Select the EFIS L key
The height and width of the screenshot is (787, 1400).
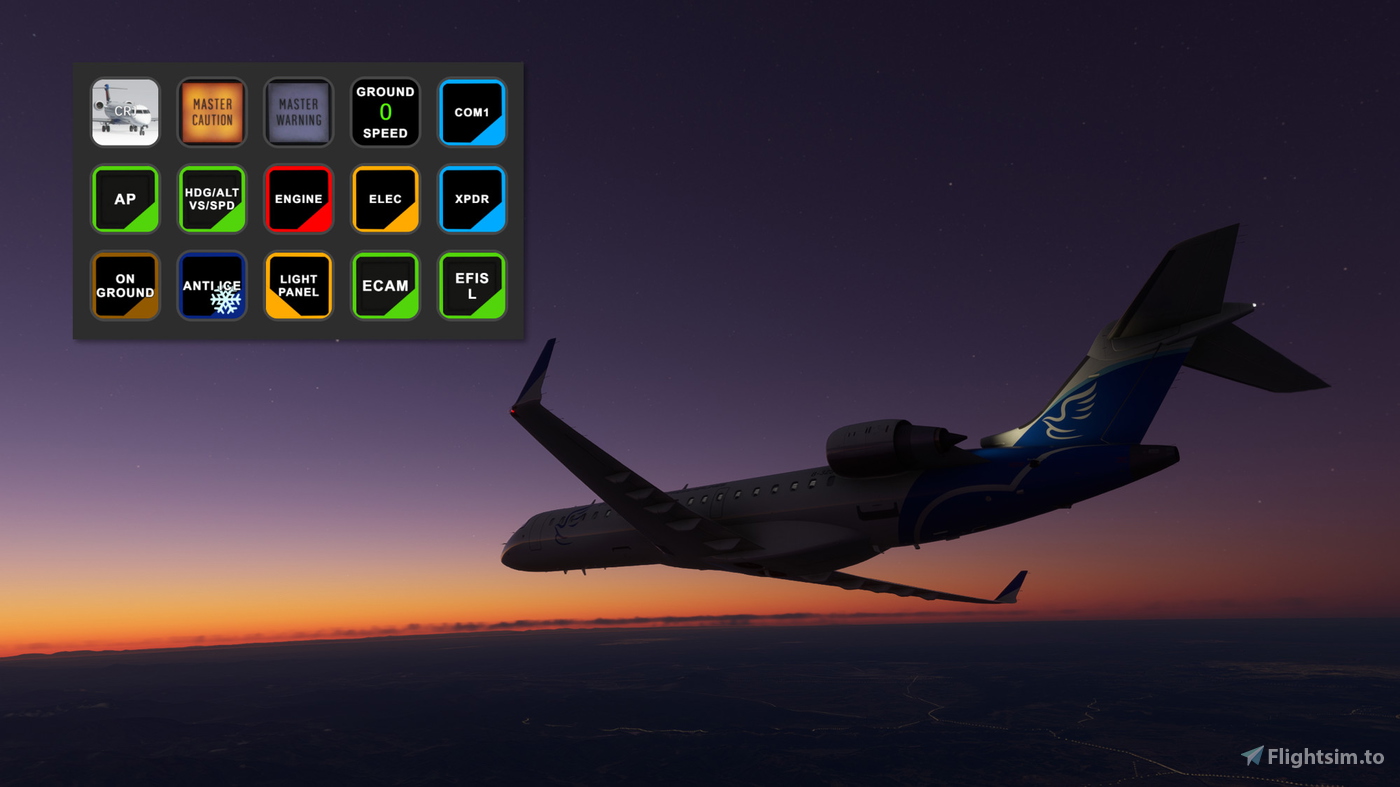[472, 286]
